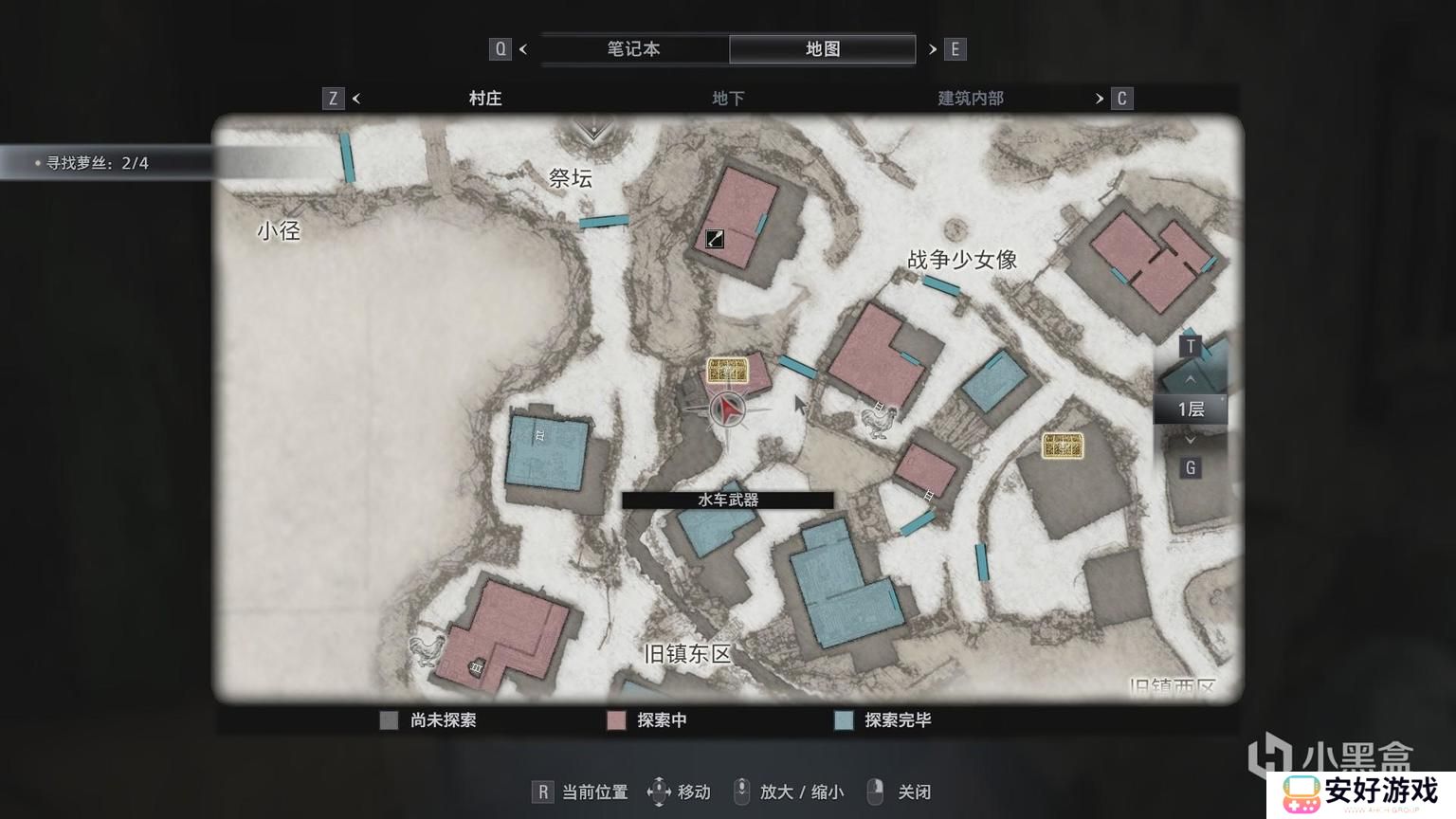The image size is (1456, 819).
Task: Select the red player position marker
Action: click(x=727, y=409)
